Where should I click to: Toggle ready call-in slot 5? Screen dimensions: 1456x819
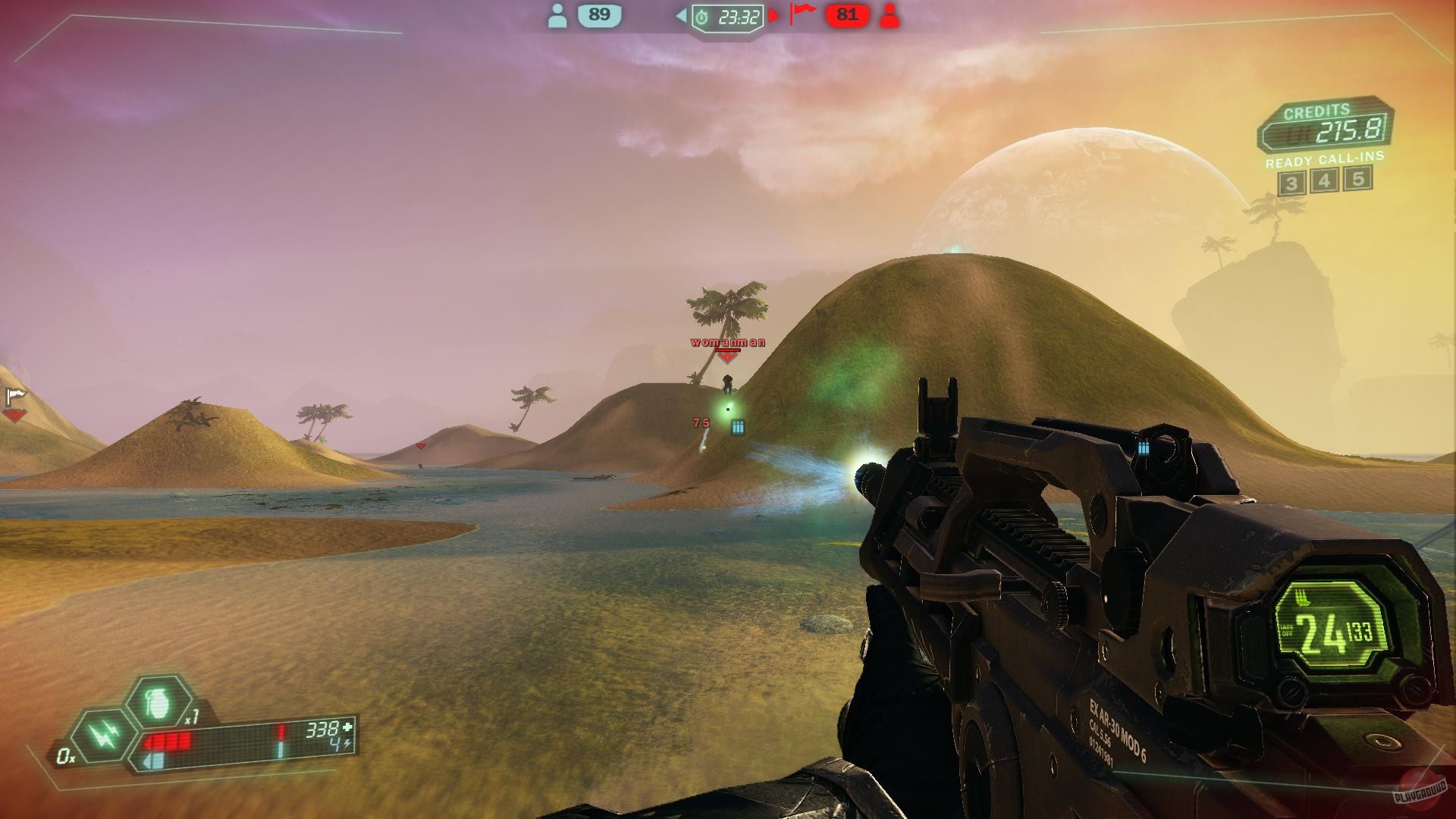click(x=1357, y=182)
